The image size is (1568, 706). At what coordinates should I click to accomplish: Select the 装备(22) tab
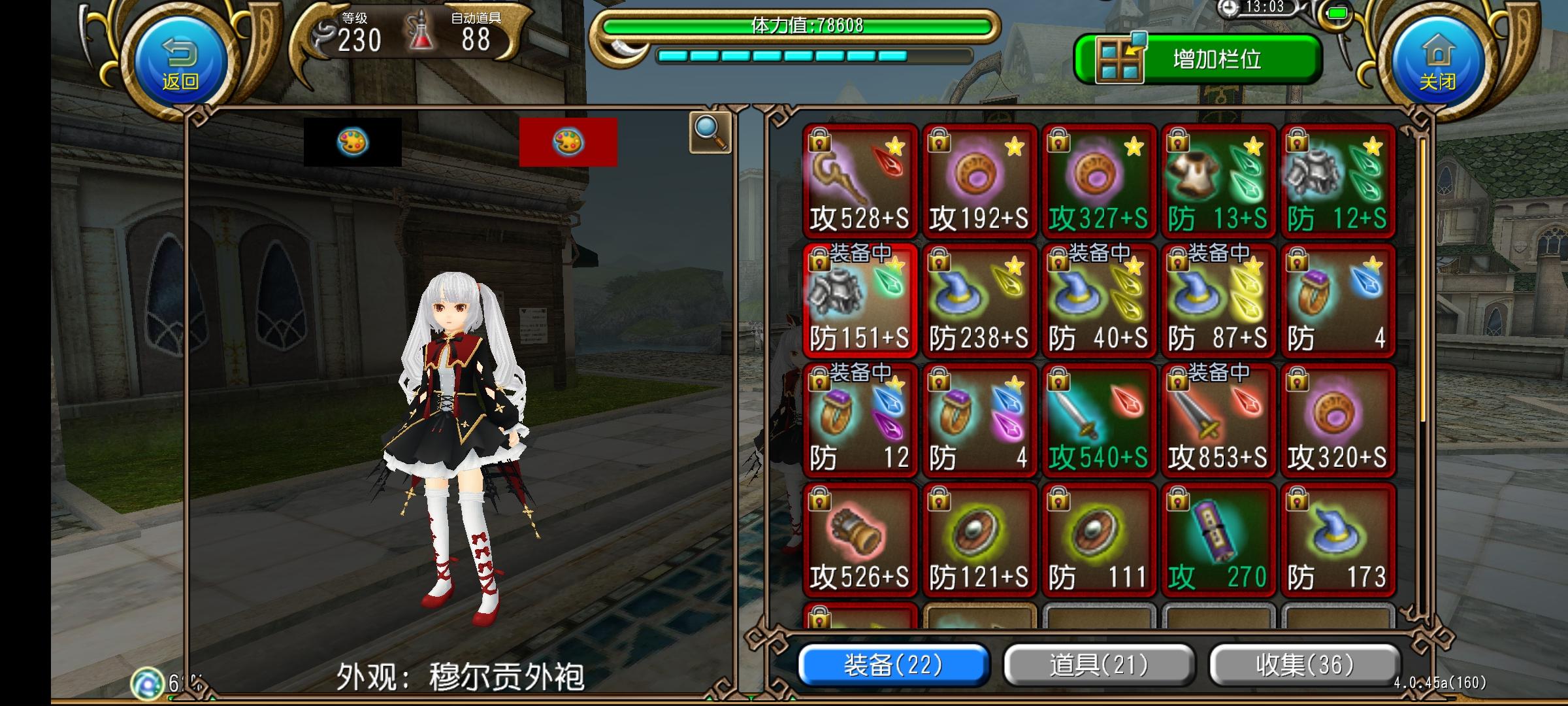tap(892, 666)
